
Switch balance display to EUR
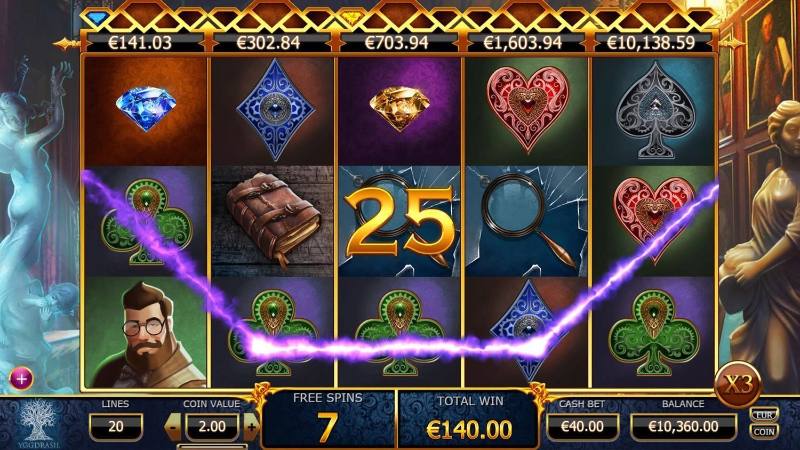[x=762, y=414]
